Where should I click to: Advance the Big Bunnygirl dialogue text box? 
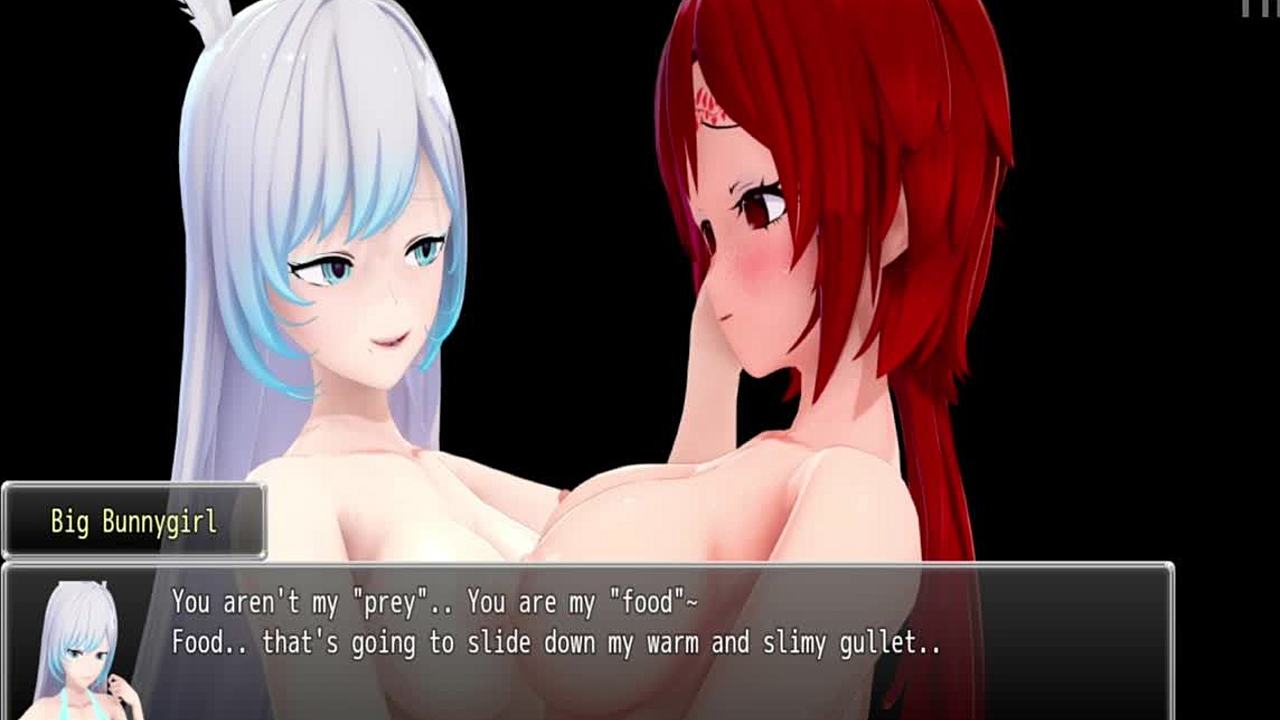tap(640, 640)
